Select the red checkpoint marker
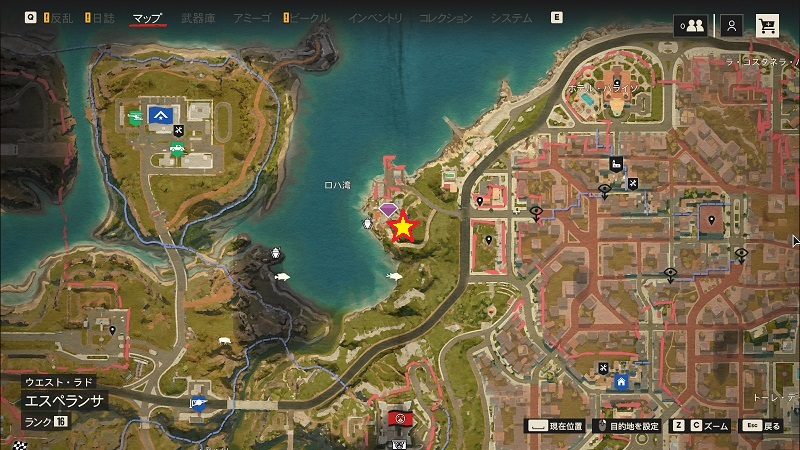 coord(400,418)
